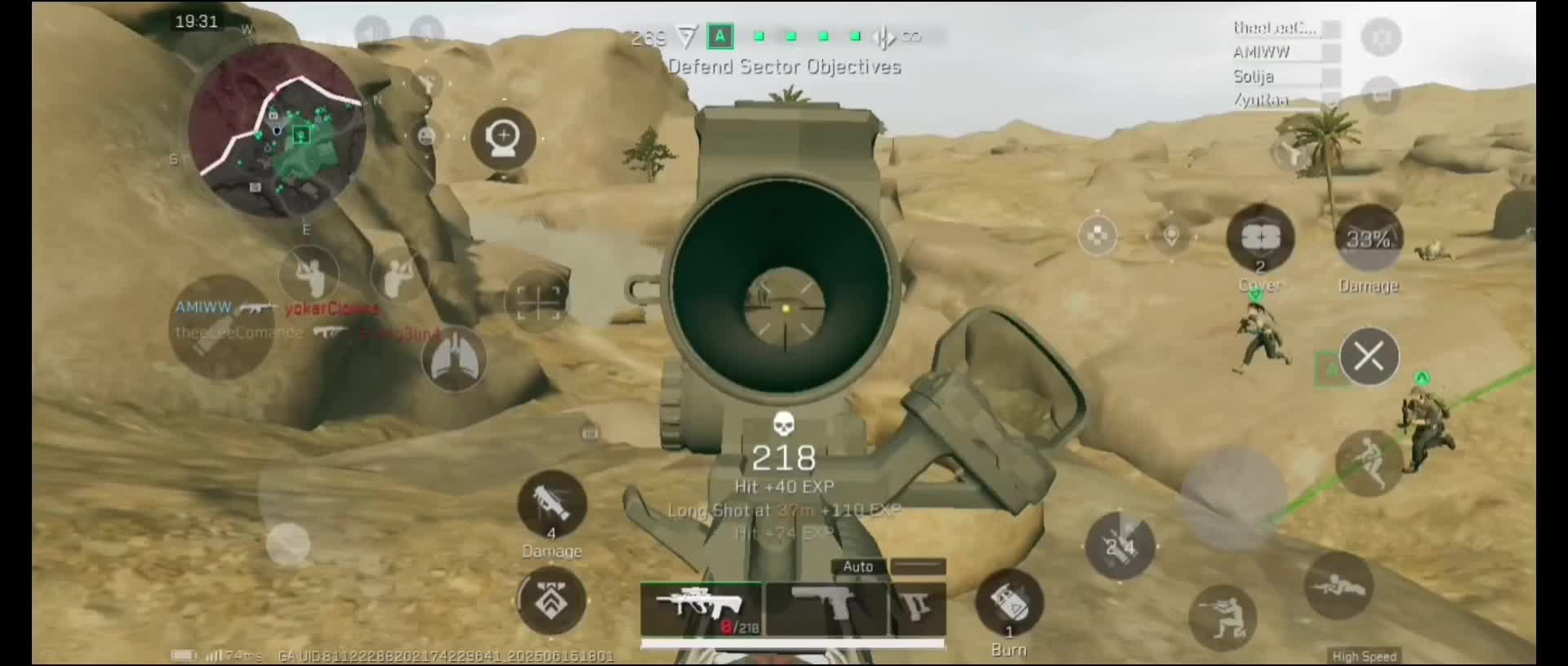Open the emote wheel icon

tap(424, 137)
